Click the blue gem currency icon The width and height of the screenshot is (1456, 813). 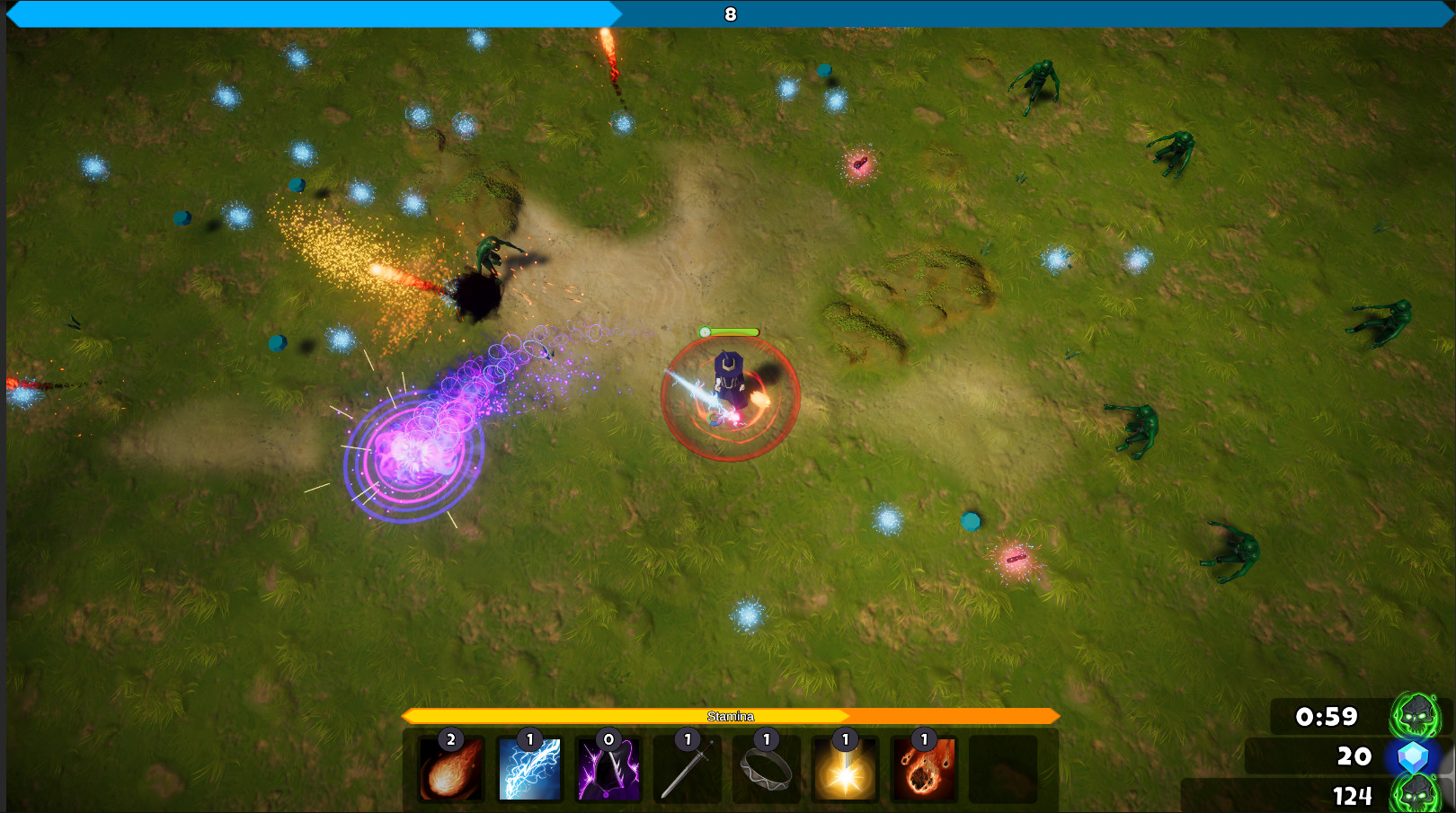click(1412, 757)
